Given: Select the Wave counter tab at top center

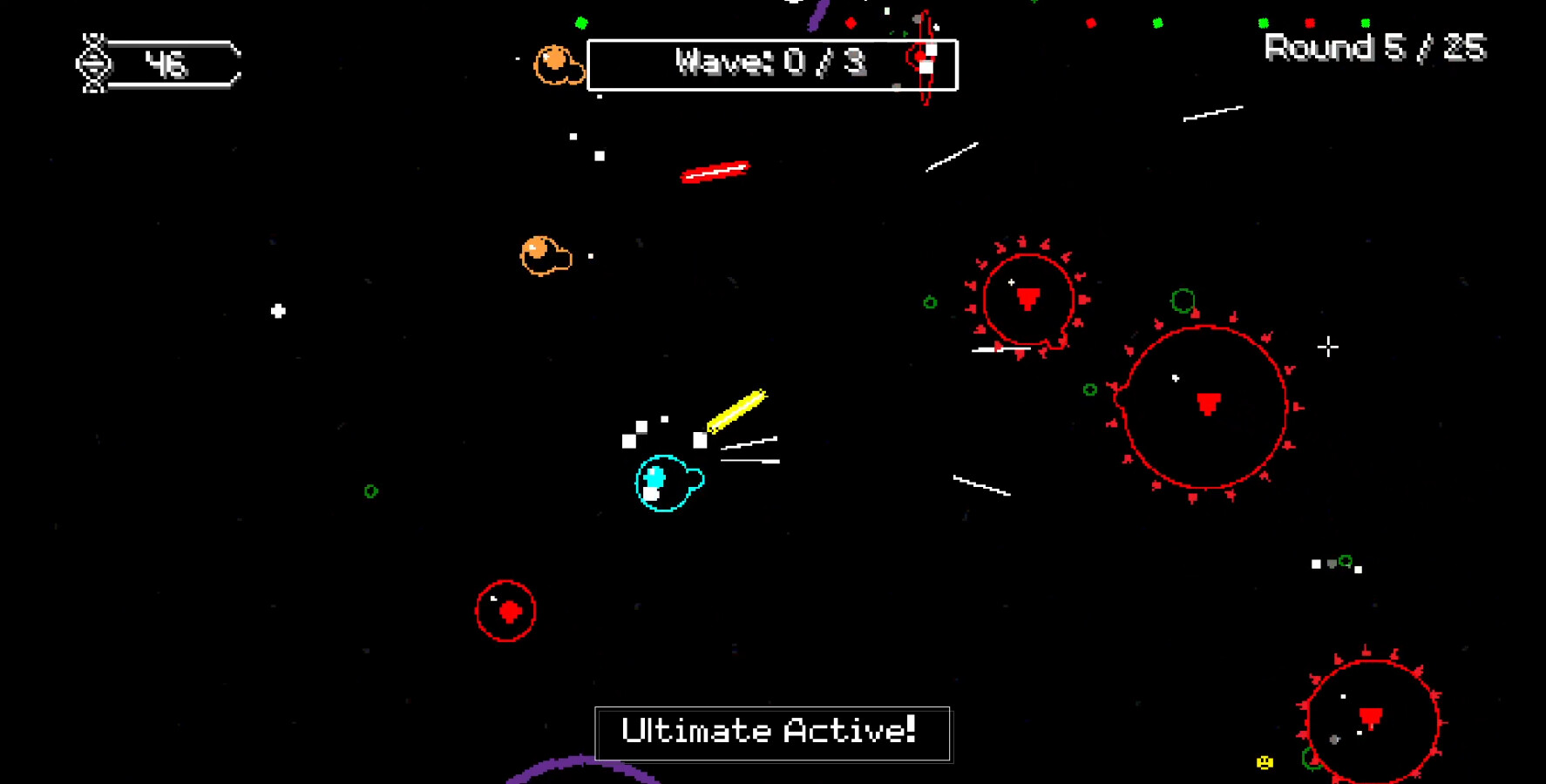Looking at the screenshot, I should tap(772, 63).
